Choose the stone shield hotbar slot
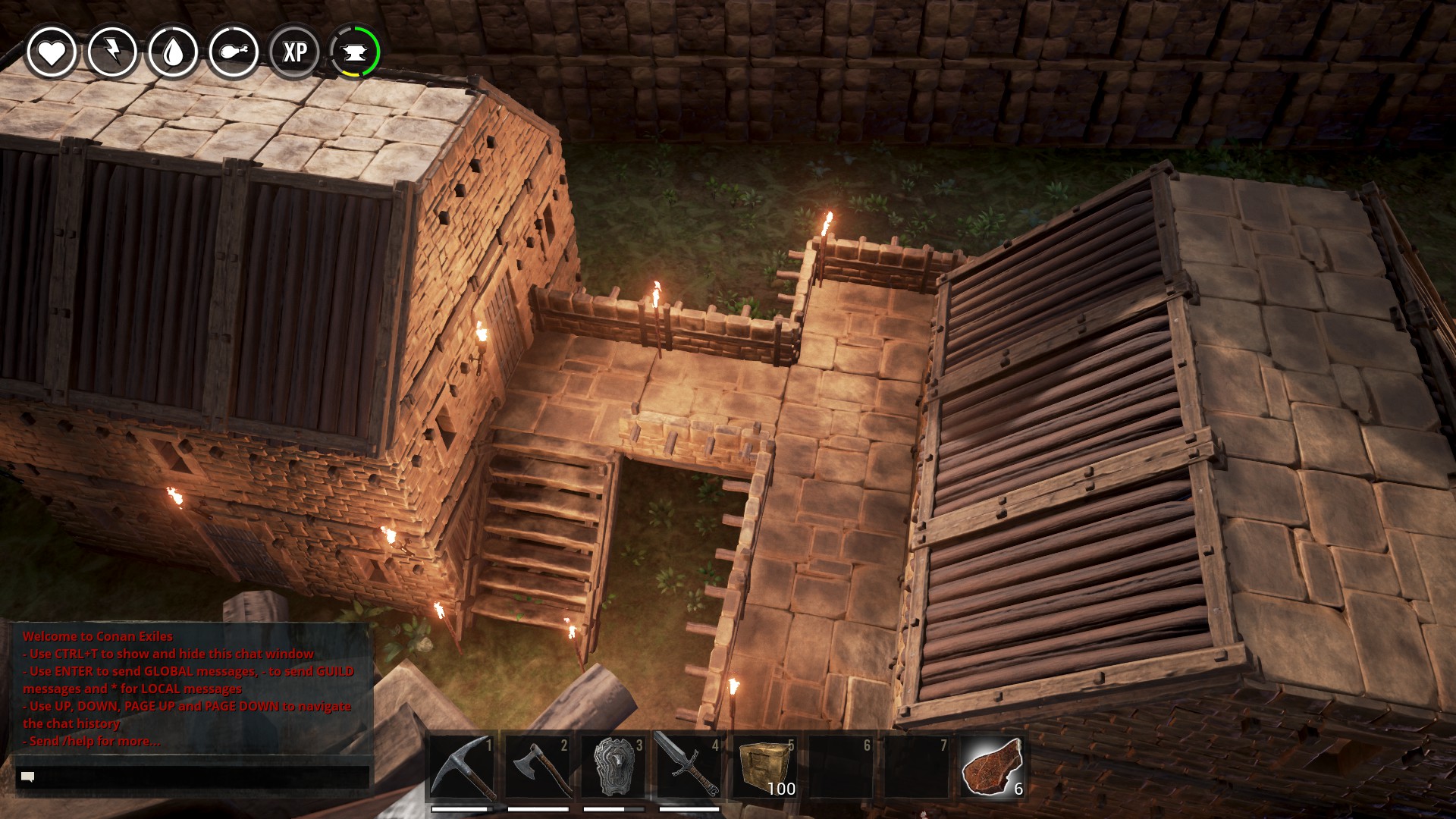The width and height of the screenshot is (1456, 819). coord(613,766)
